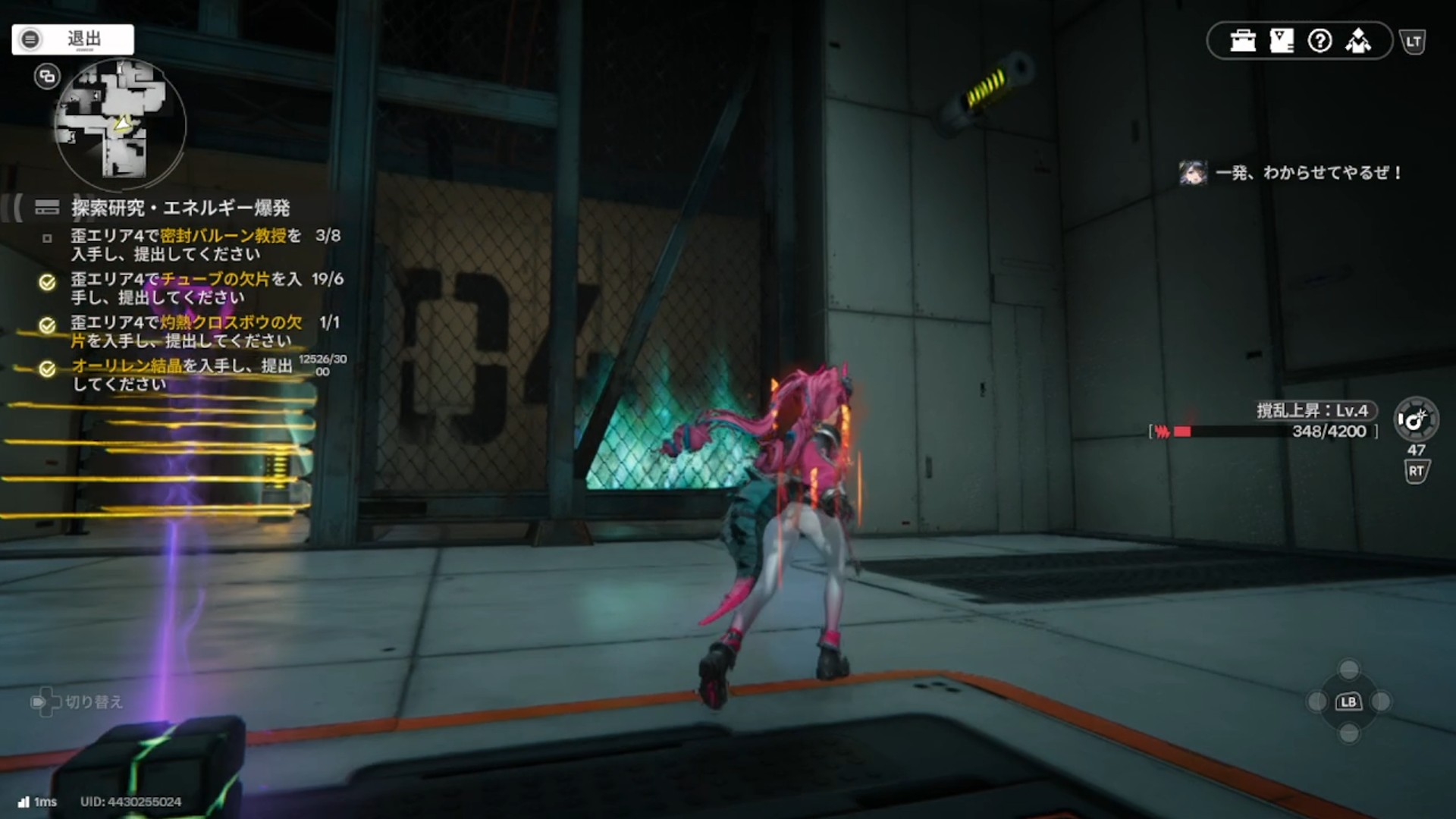
Task: Open the question mark help icon
Action: coord(1320,41)
